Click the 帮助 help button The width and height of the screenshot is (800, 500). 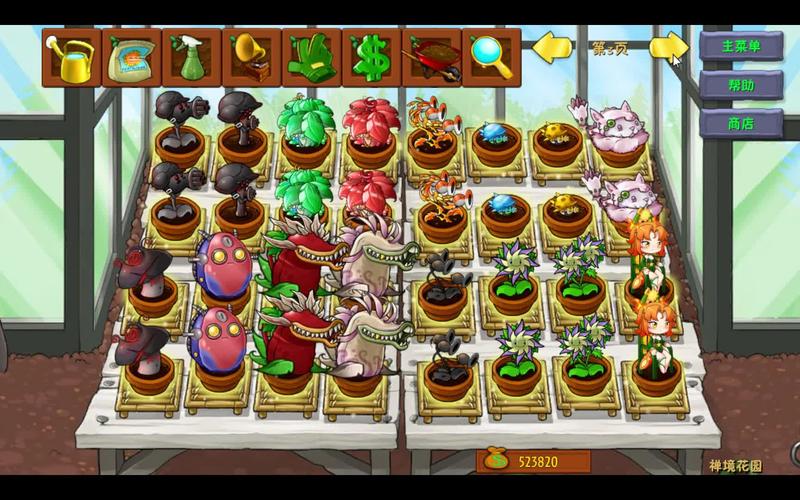pyautogui.click(x=741, y=85)
